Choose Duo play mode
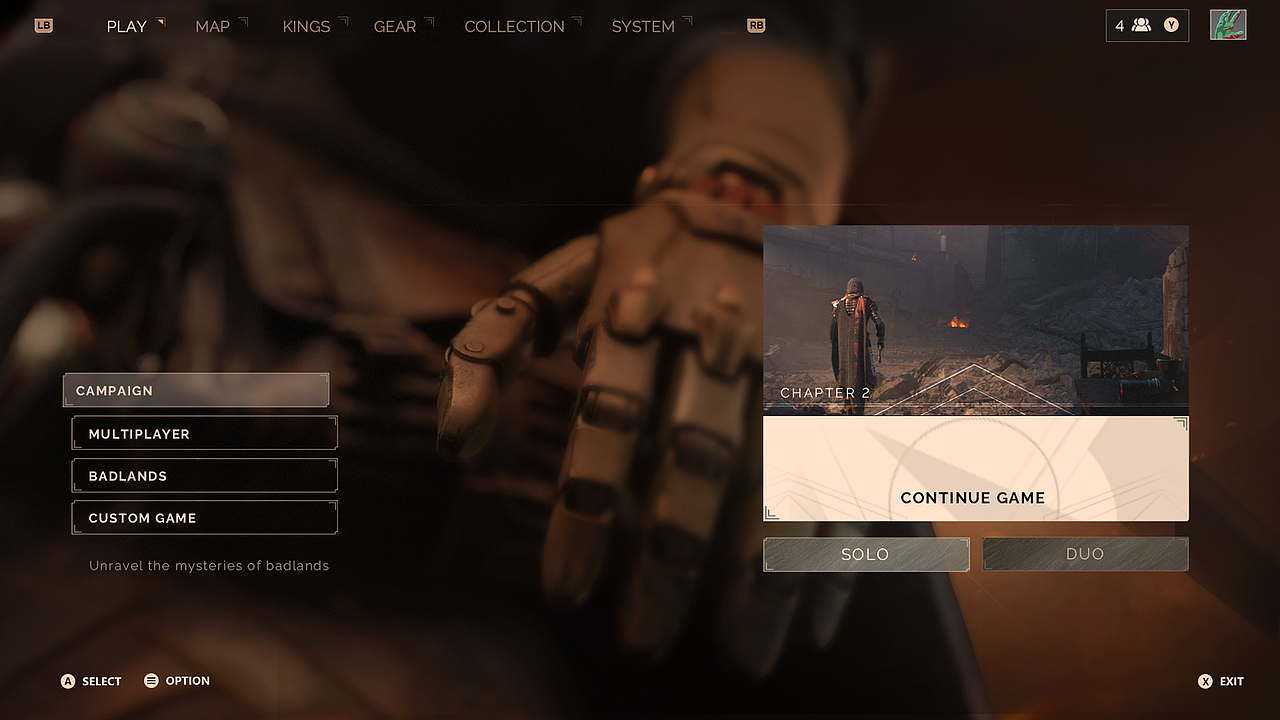Screen dimensions: 1280x720 (x=1085, y=554)
